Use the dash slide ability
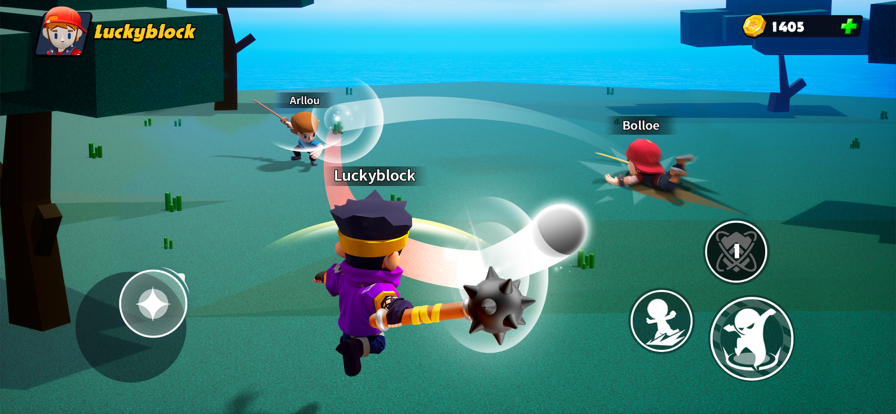 662,321
